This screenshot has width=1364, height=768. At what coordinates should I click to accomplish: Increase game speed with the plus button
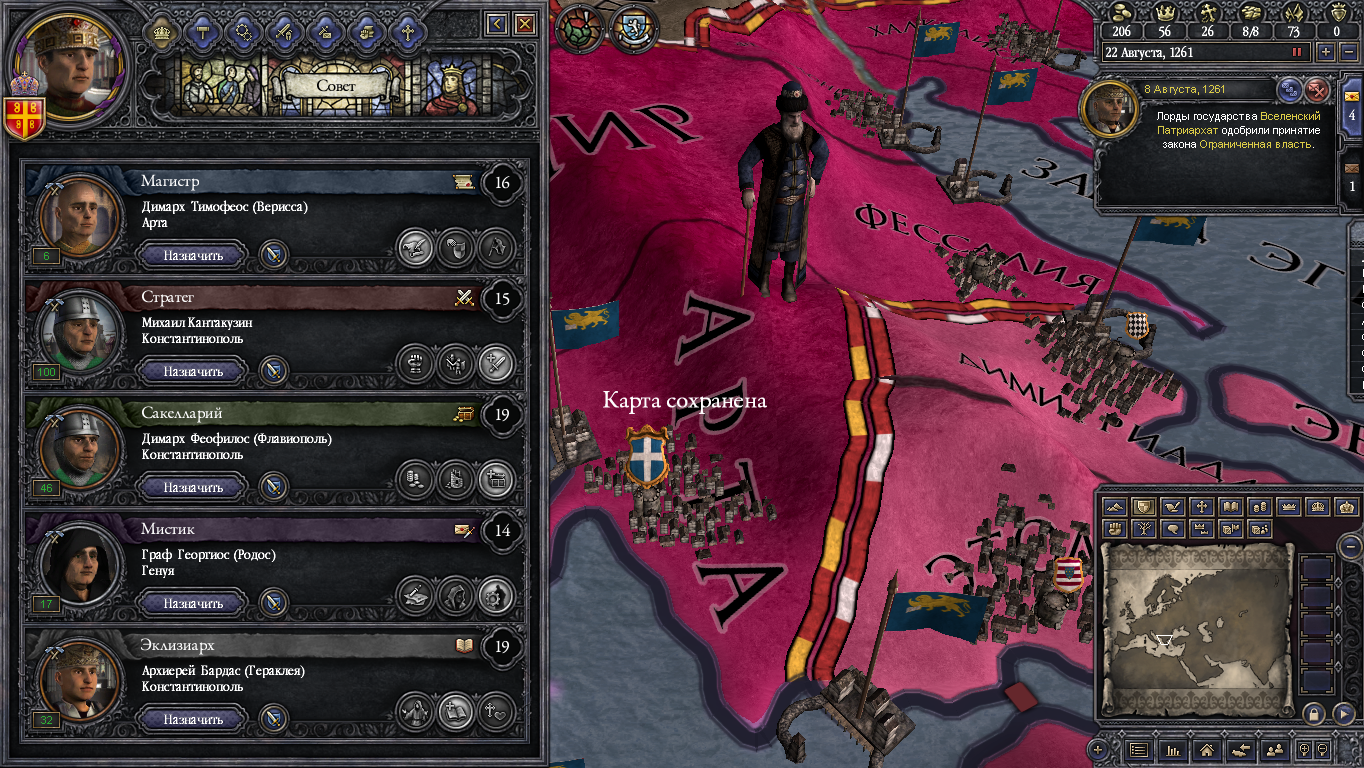coord(1326,52)
